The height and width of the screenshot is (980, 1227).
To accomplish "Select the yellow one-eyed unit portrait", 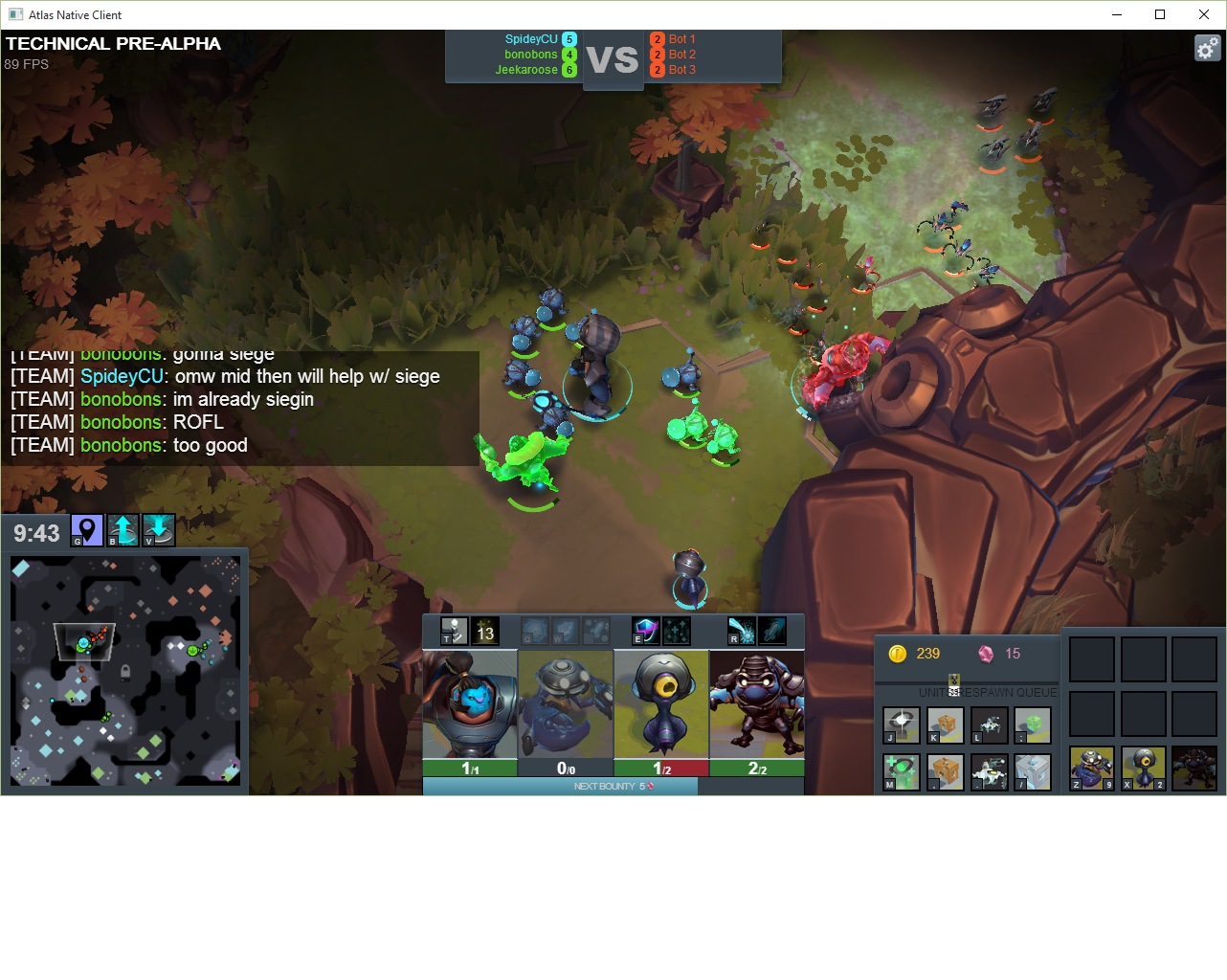I will (661, 704).
